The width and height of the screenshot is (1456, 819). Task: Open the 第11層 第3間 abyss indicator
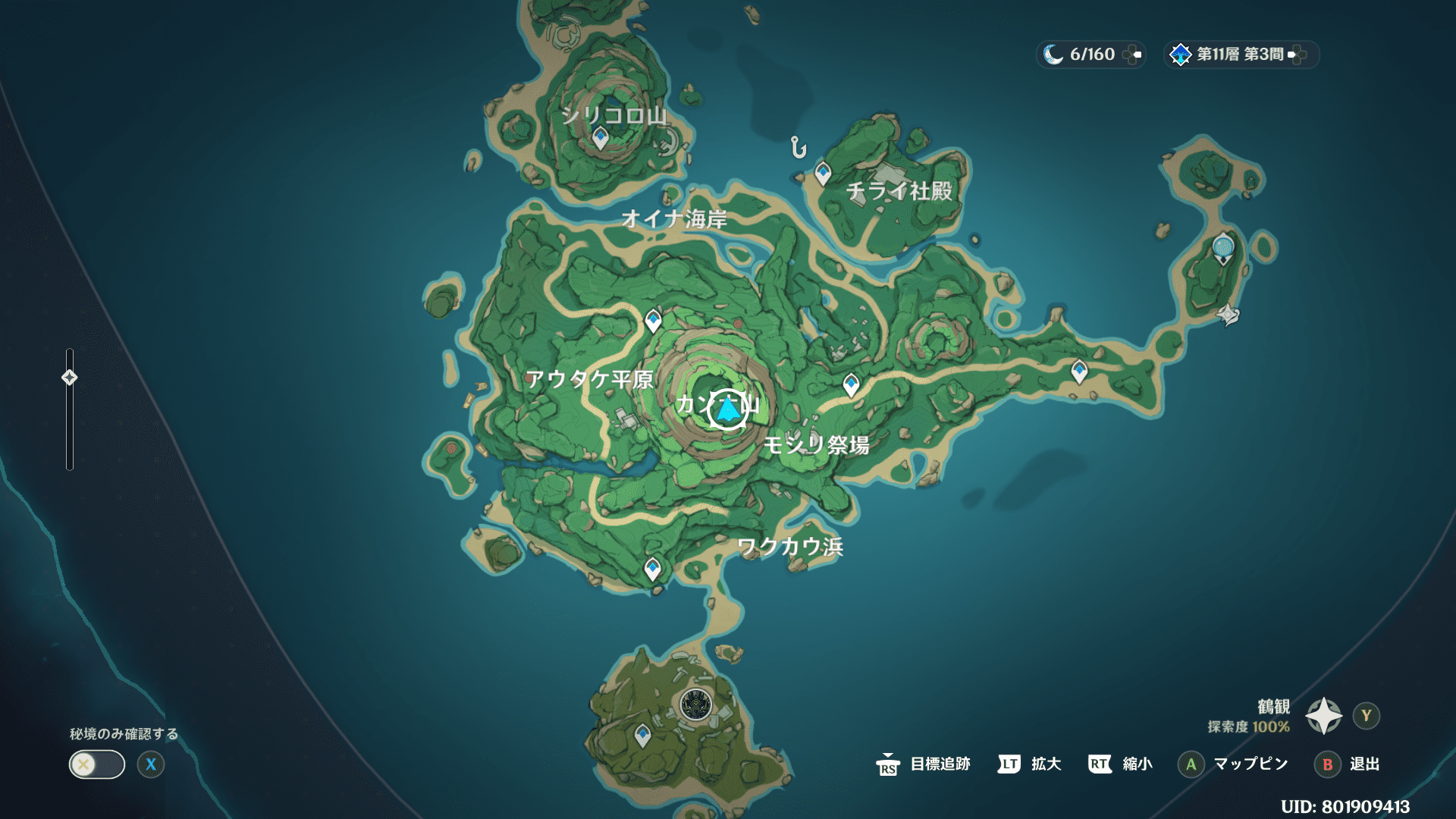click(1241, 55)
